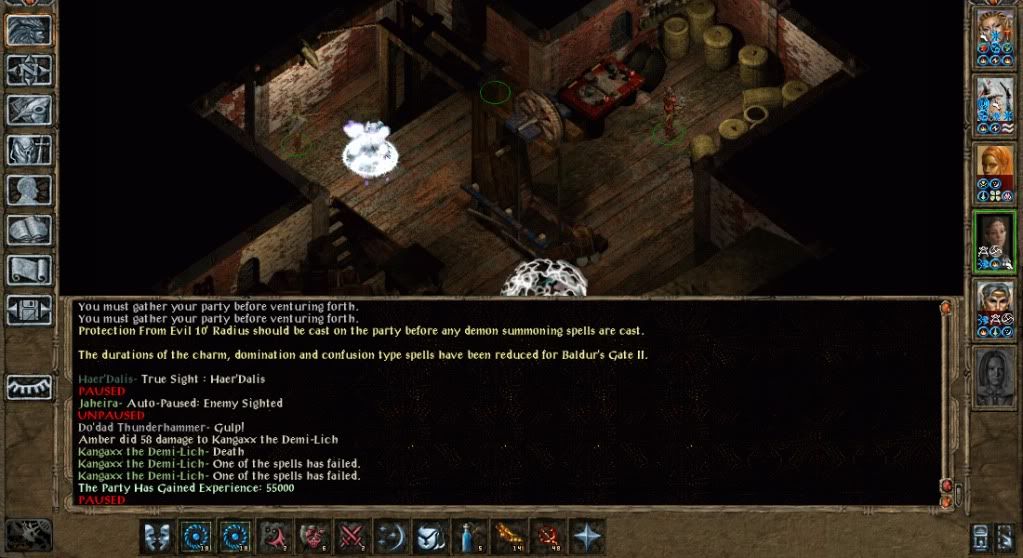Screen dimensions: 1023x558
Task: Show the character record sheet
Action: [28, 189]
